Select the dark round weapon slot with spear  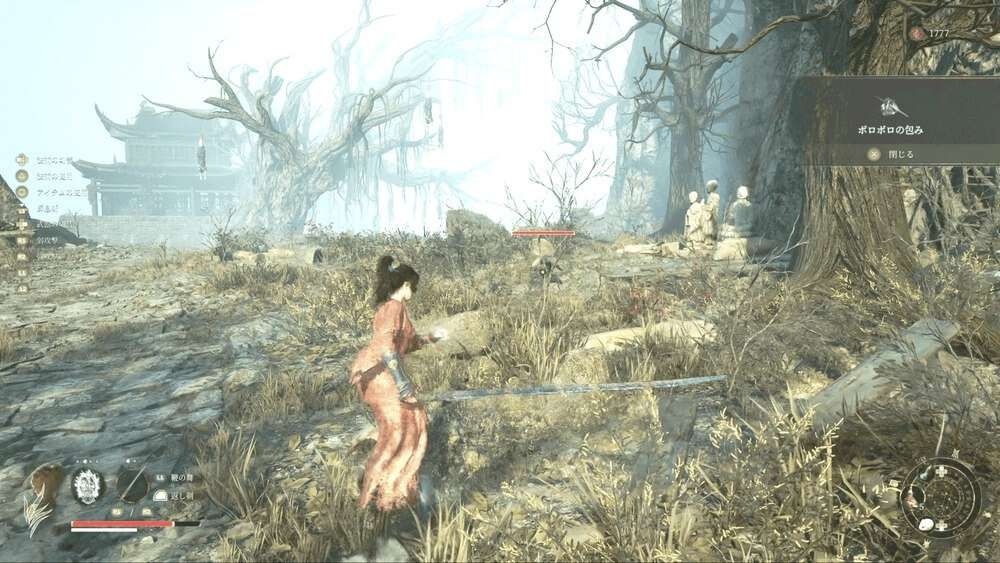(x=132, y=485)
